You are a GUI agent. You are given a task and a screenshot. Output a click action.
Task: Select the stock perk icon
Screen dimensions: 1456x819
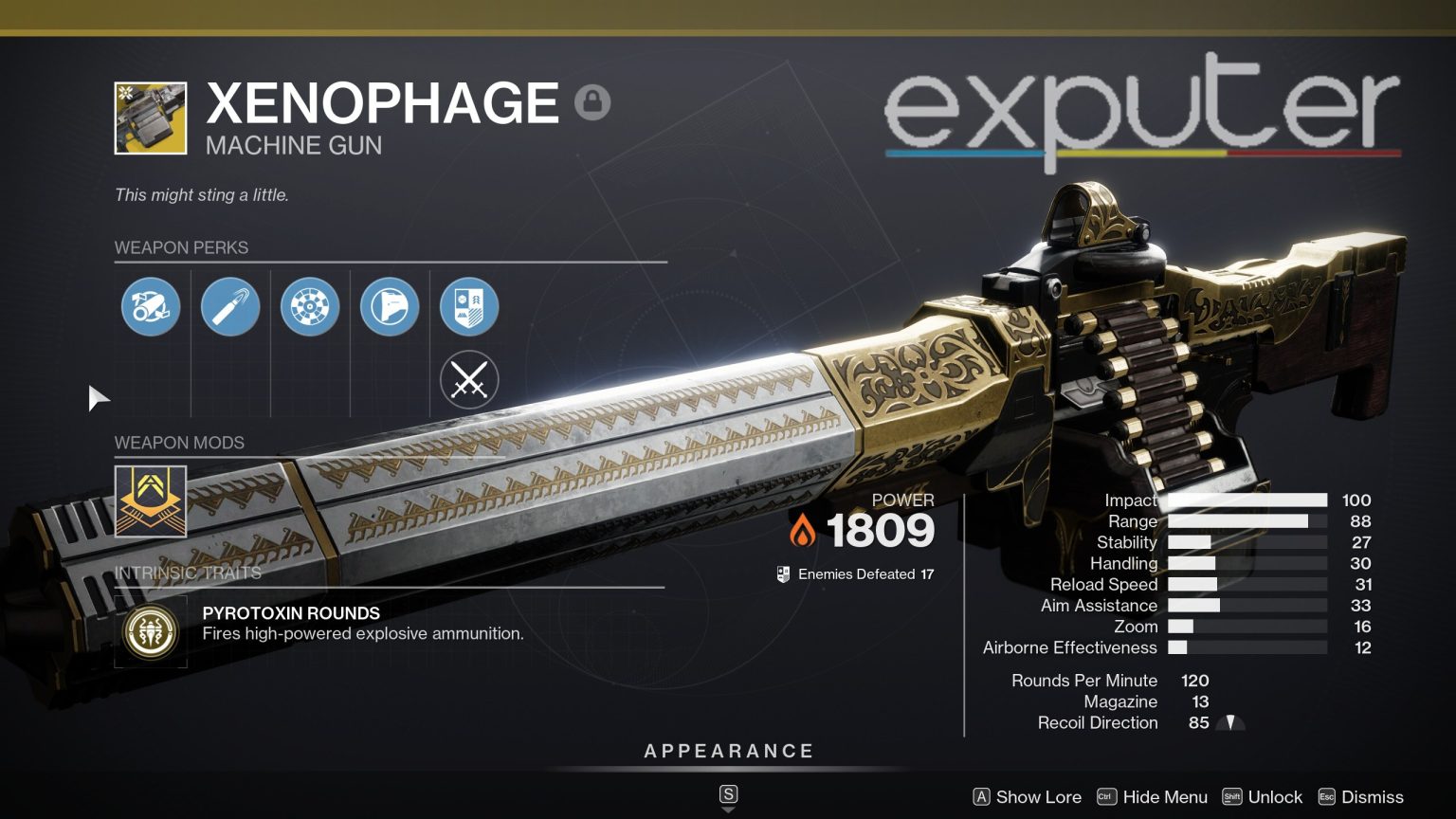coord(390,306)
